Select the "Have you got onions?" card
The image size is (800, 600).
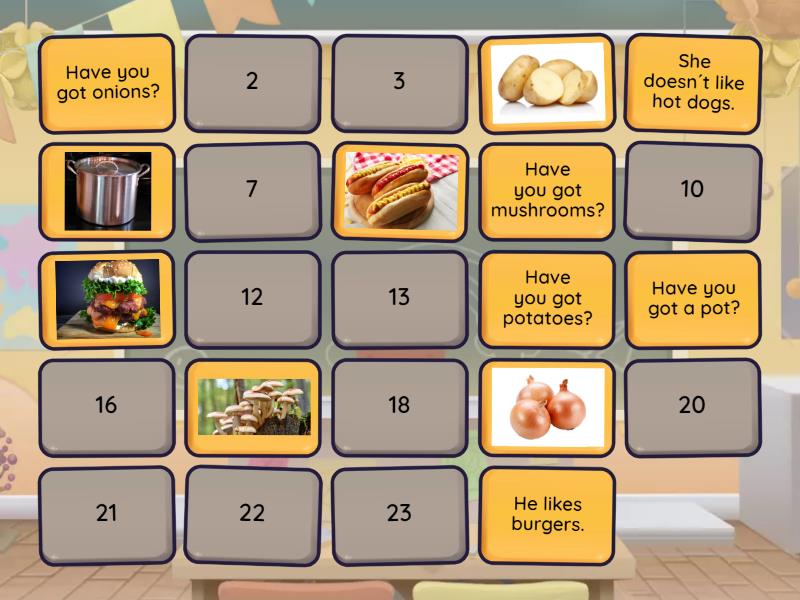tap(106, 83)
